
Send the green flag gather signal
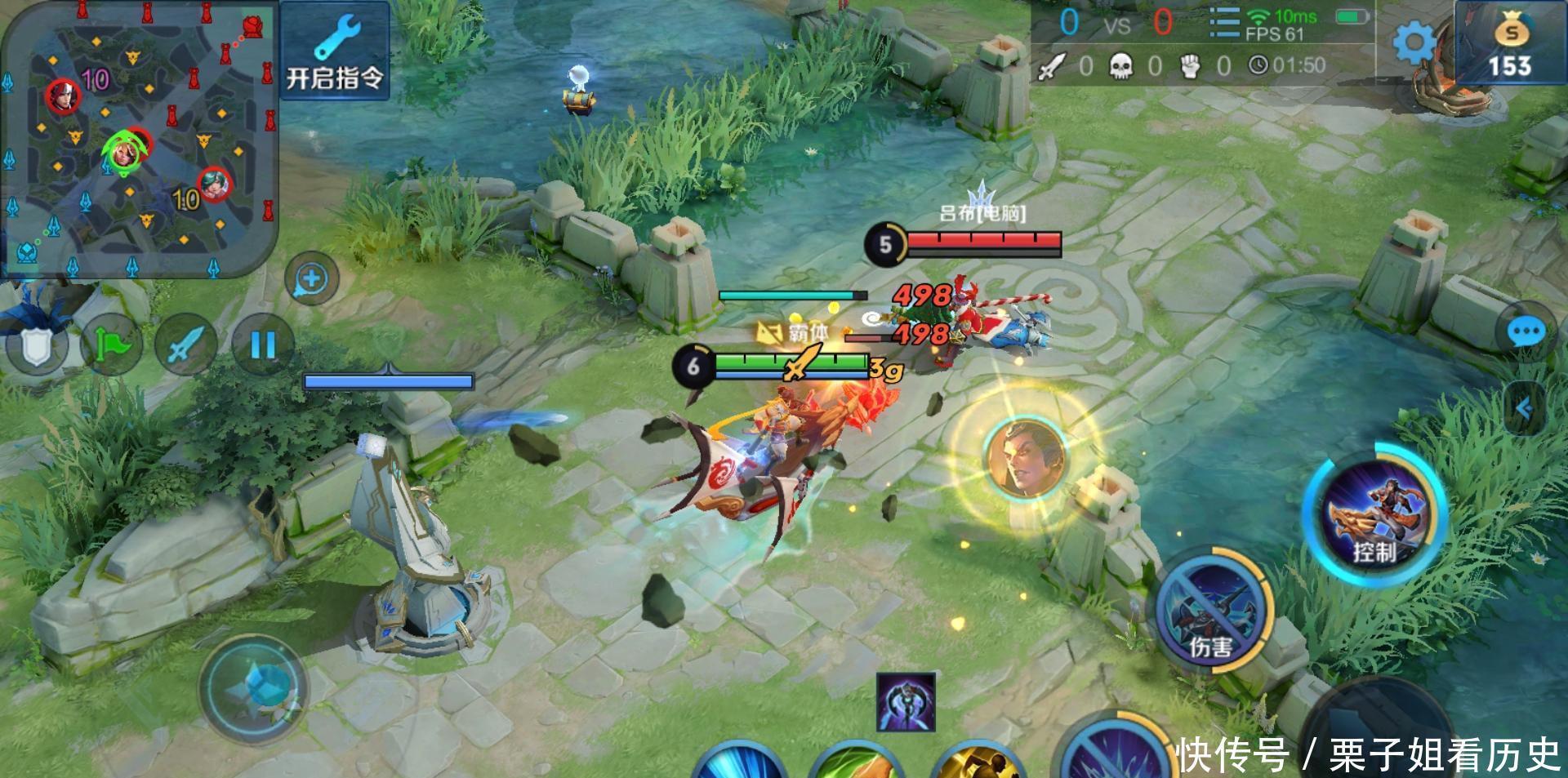111,345
